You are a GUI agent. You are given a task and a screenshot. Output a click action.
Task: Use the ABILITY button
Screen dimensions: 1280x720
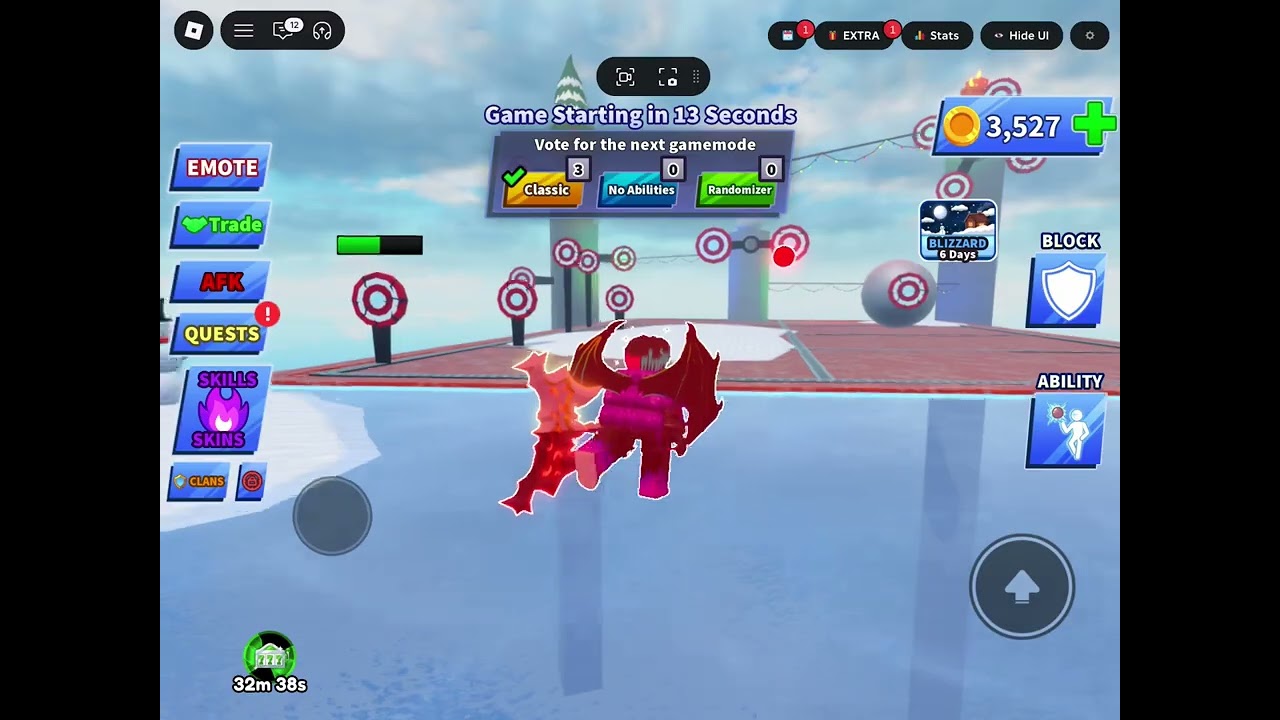pos(1067,431)
